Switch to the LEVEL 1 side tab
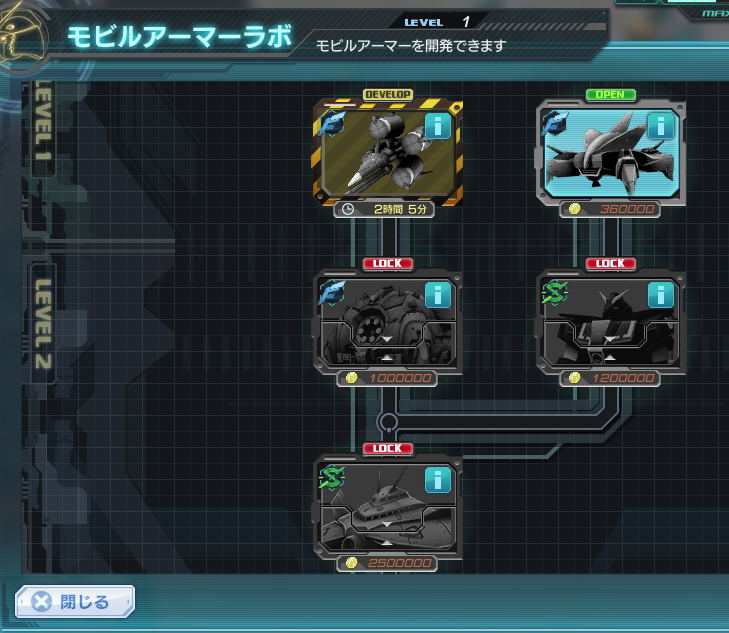This screenshot has width=729, height=633. (x=43, y=127)
